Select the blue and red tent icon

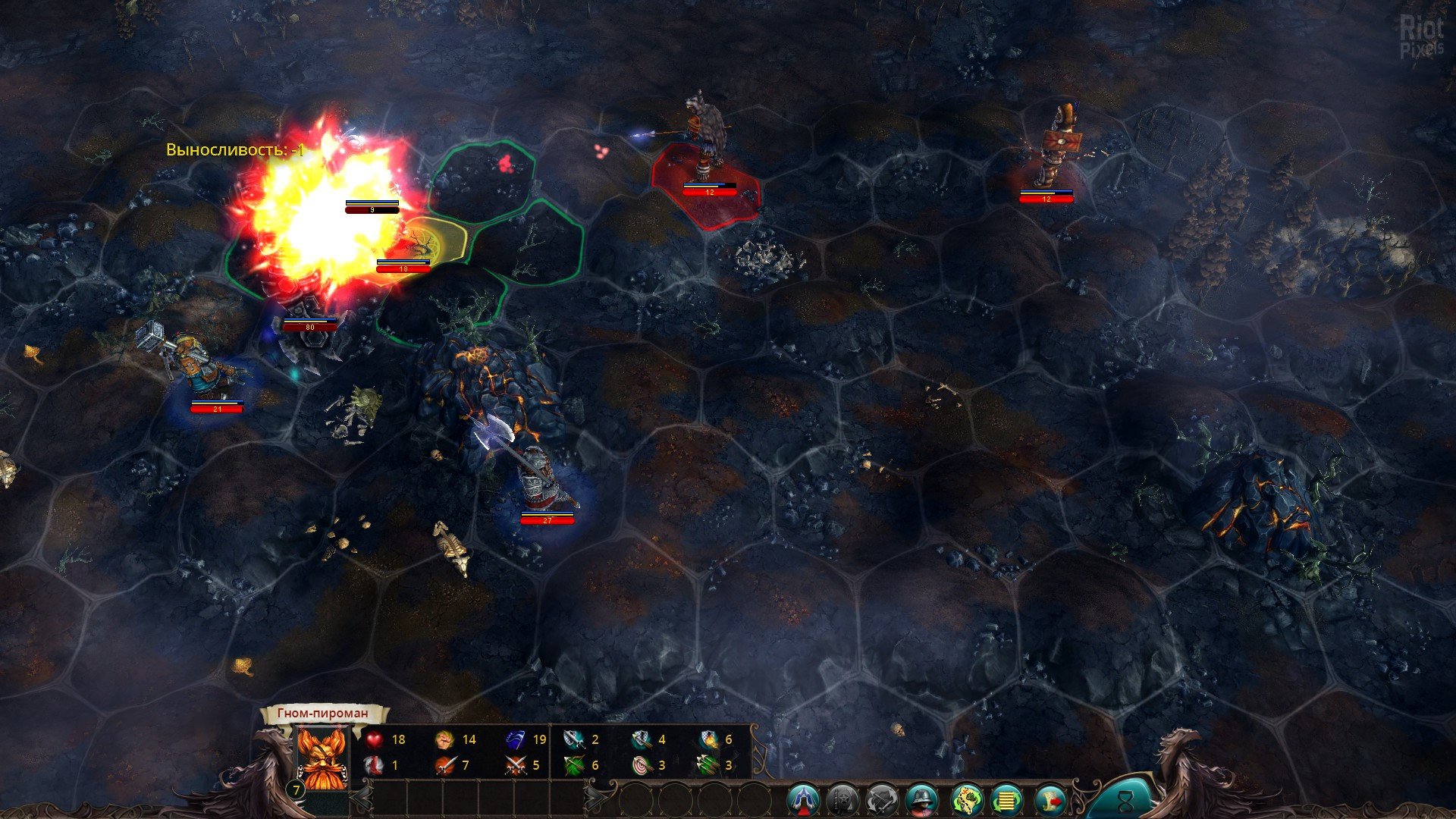pyautogui.click(x=804, y=799)
